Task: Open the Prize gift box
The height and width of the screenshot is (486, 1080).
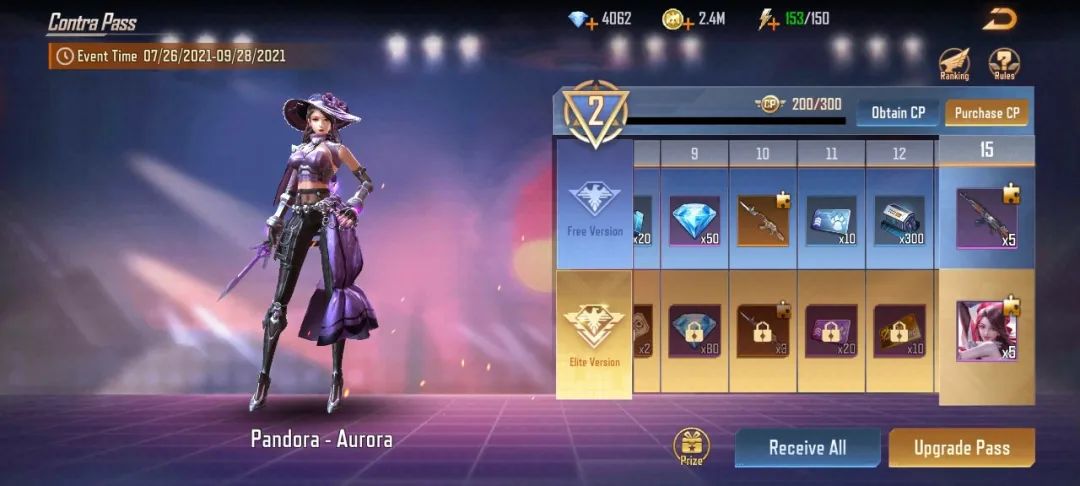Action: point(691,446)
